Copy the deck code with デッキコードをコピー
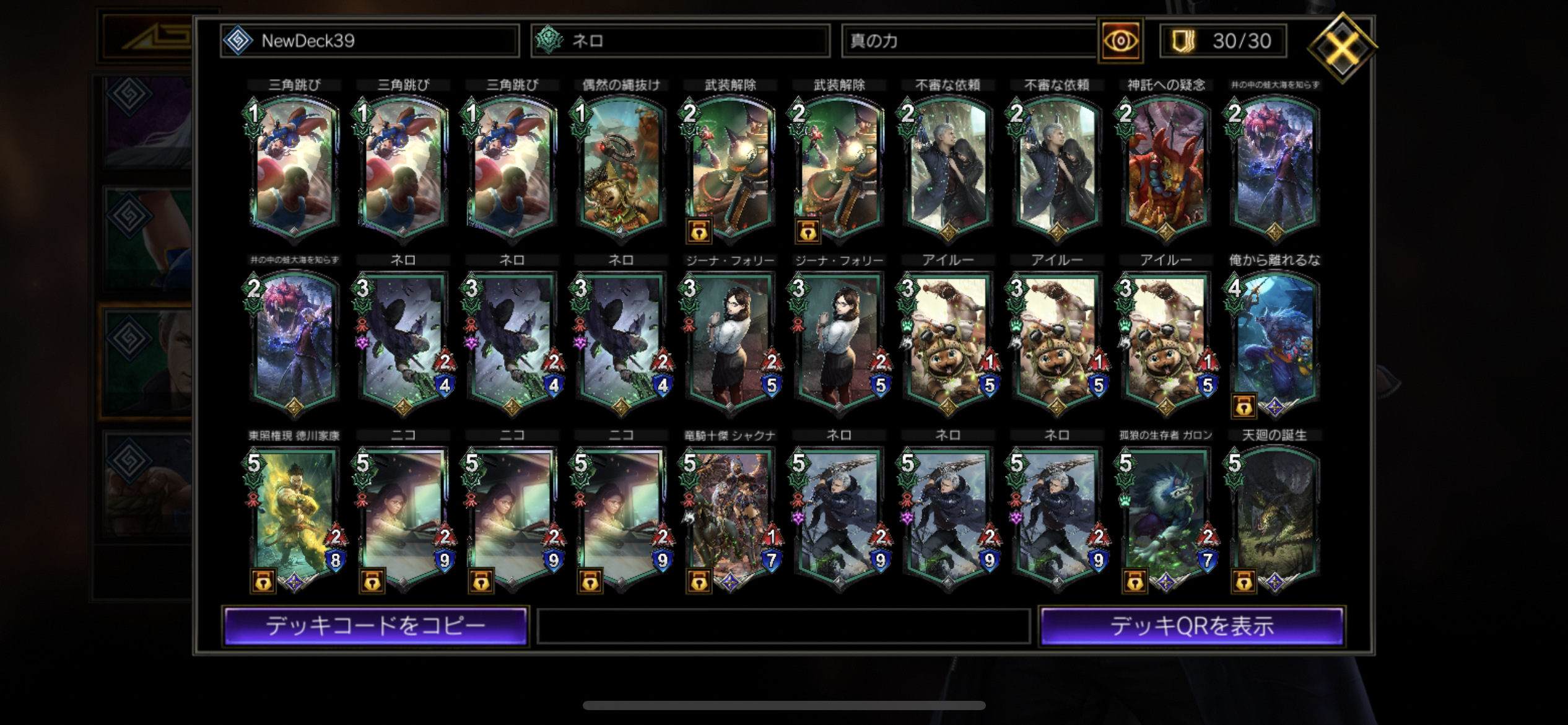Viewport: 1568px width, 725px height. pyautogui.click(x=375, y=626)
